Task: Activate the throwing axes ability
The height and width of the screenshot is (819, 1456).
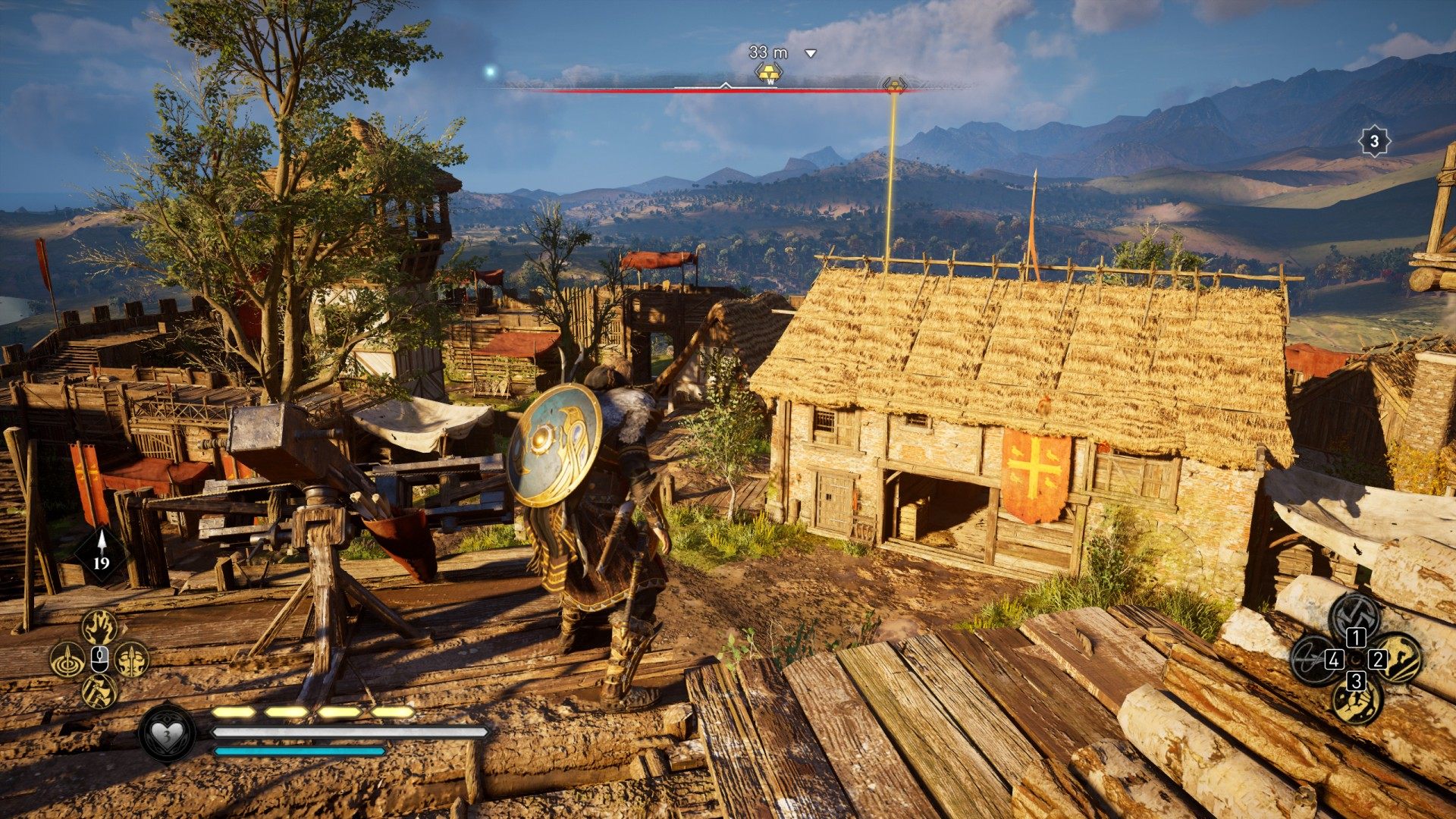Action: (x=99, y=691)
